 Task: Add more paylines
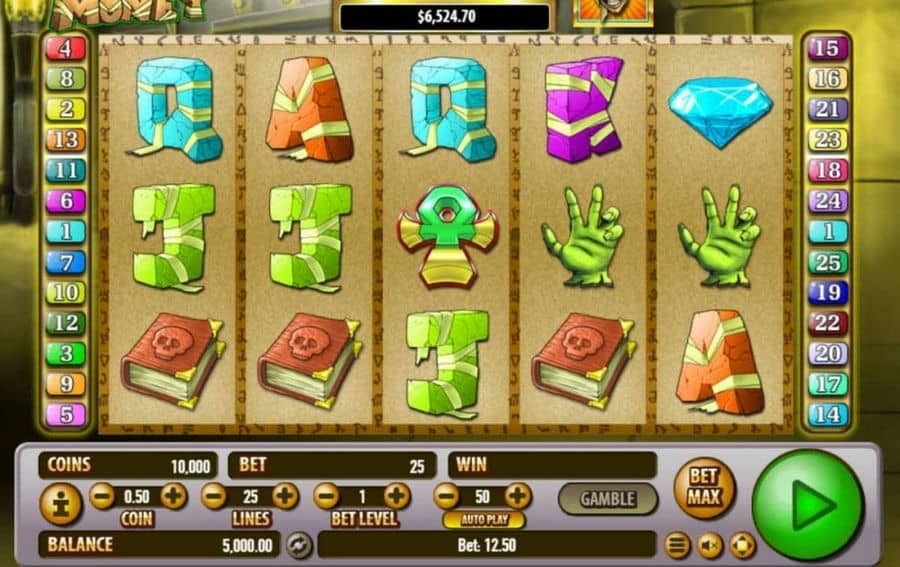(285, 495)
